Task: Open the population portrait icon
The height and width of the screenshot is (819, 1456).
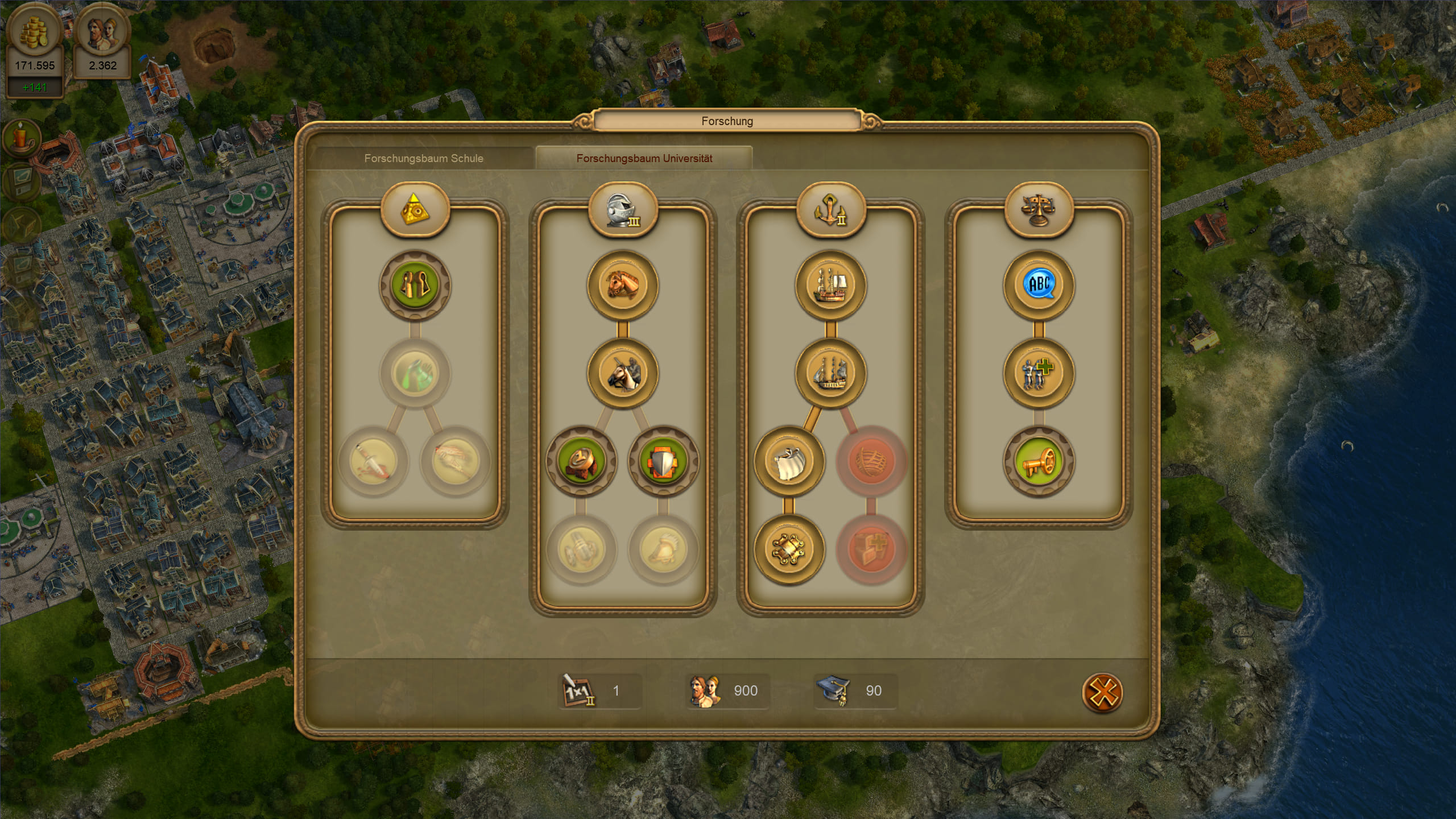Action: point(102,32)
